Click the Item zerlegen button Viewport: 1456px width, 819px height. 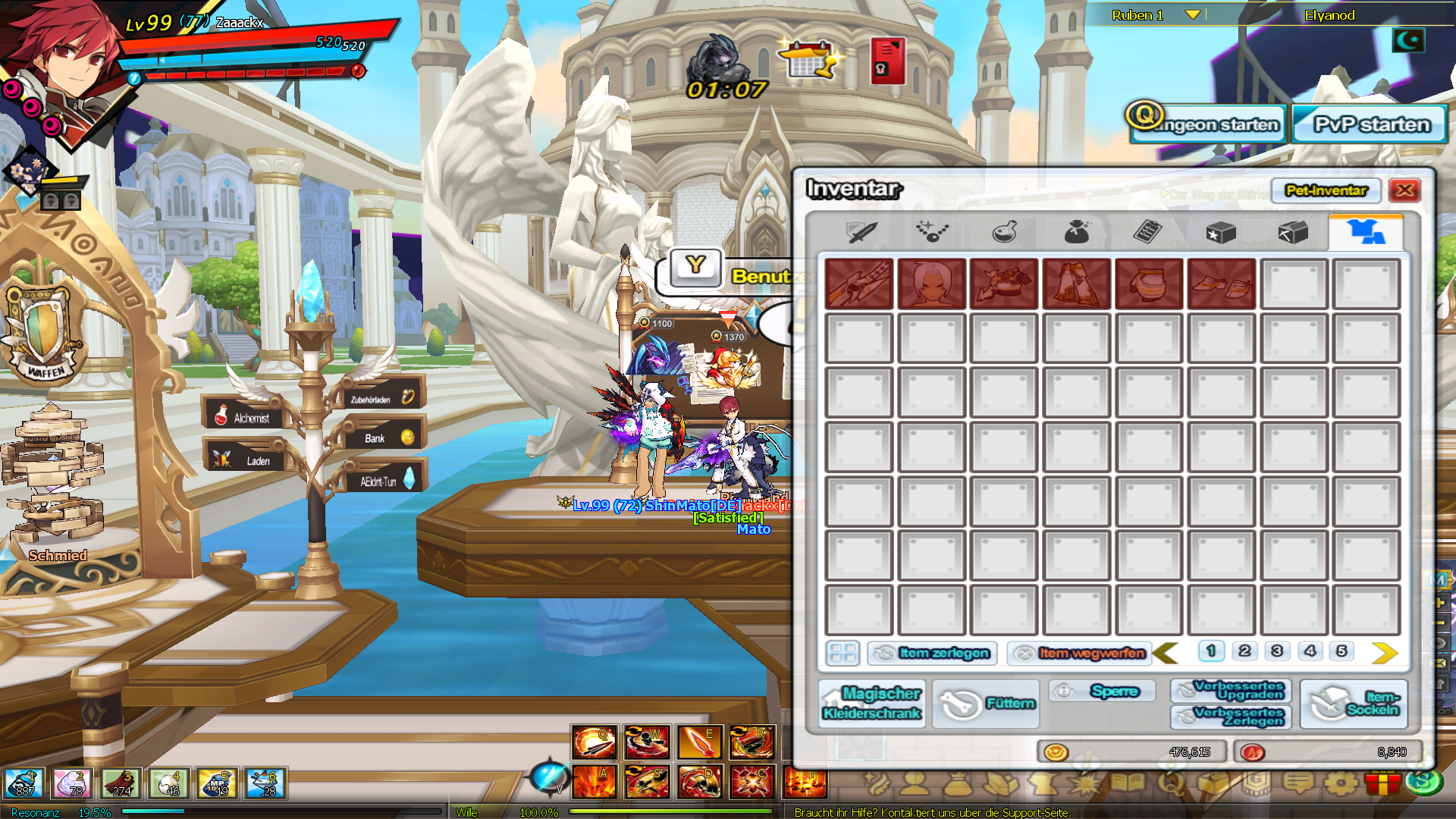pyautogui.click(x=932, y=653)
